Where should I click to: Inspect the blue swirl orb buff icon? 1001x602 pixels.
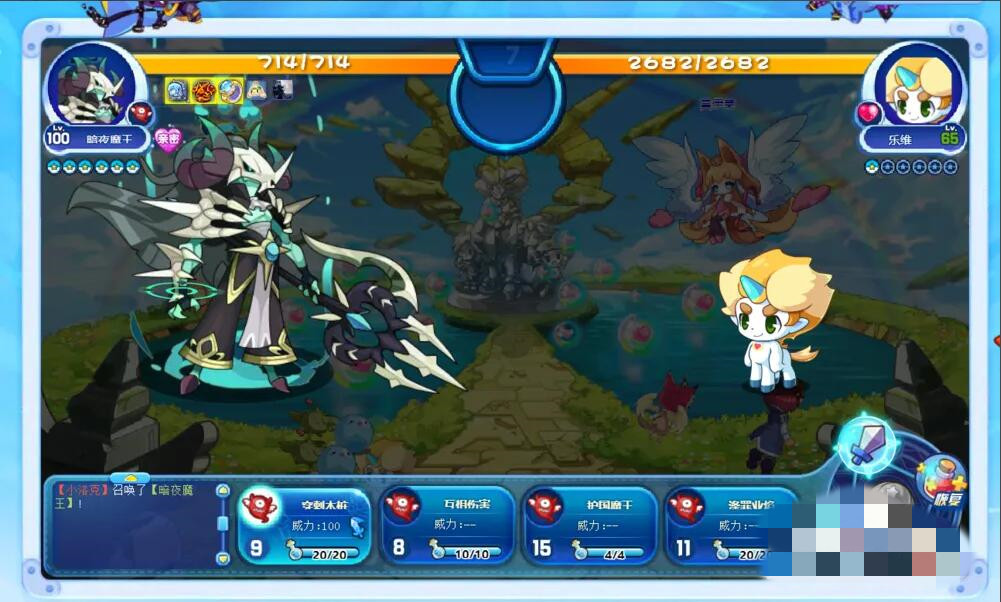pos(231,91)
